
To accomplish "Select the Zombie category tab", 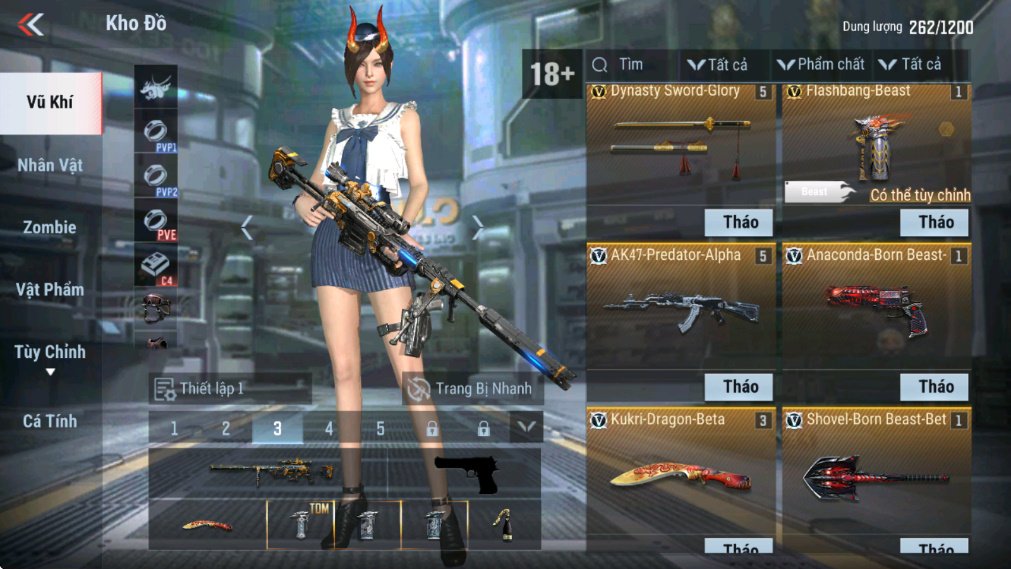I will pyautogui.click(x=50, y=227).
